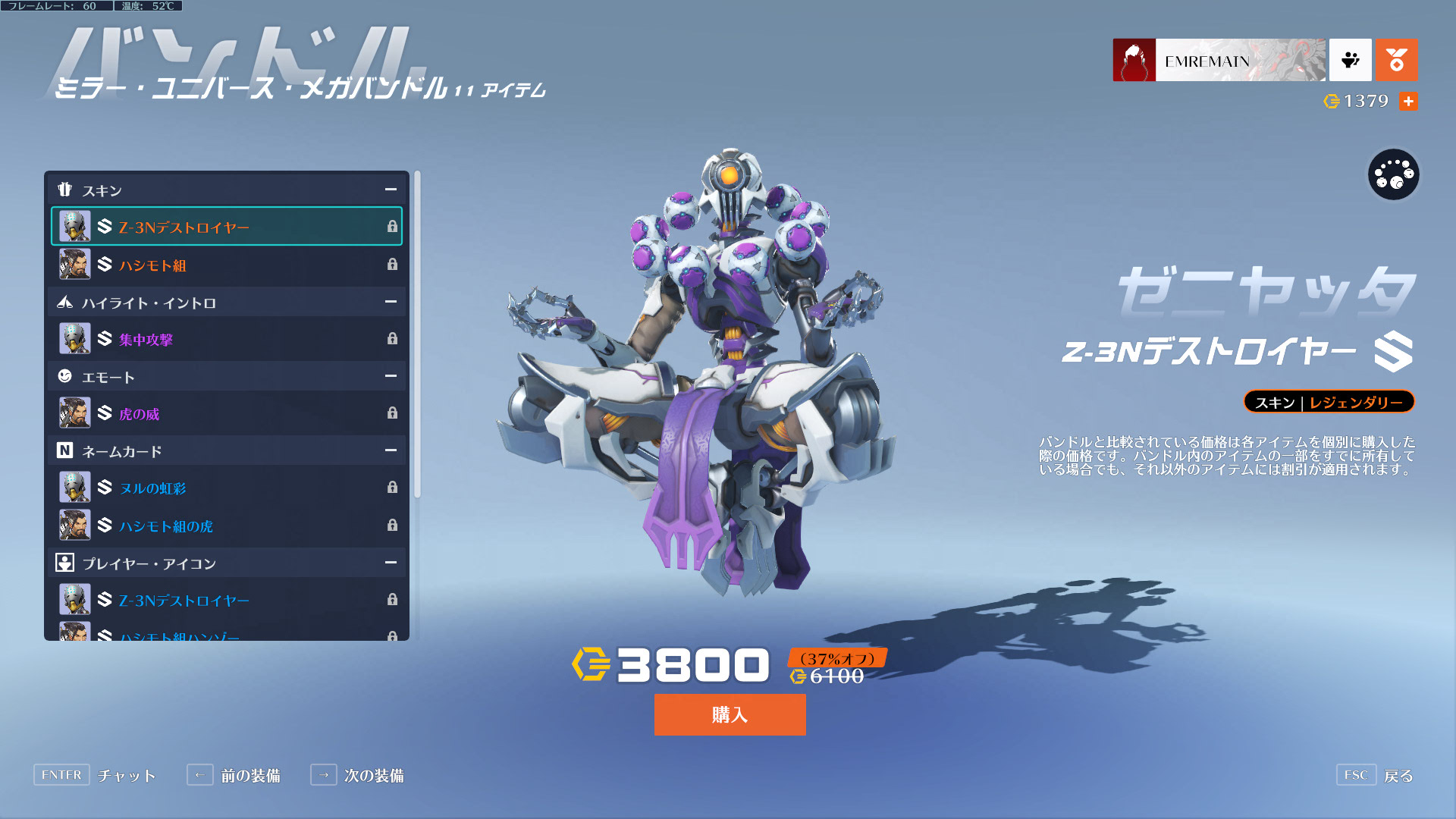
Task: Select the 集中攻撃 highlight intro
Action: click(x=226, y=339)
